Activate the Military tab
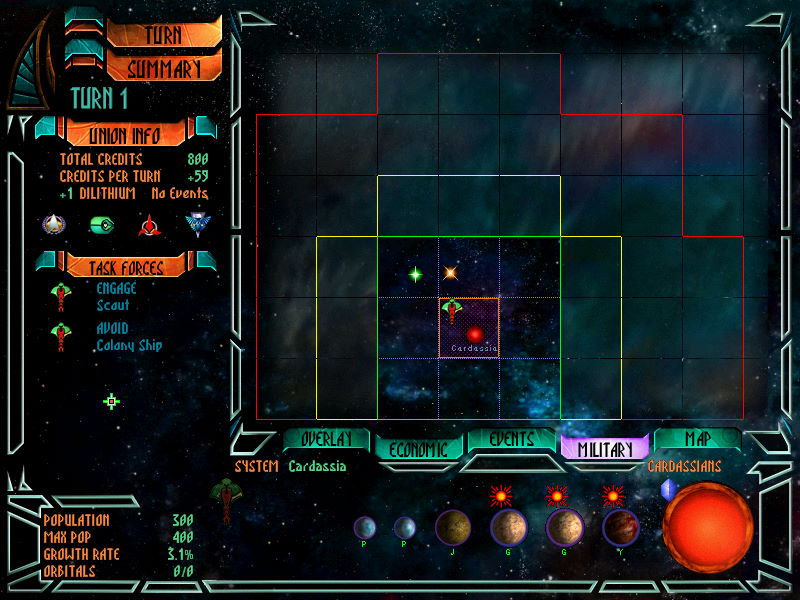 [x=605, y=450]
